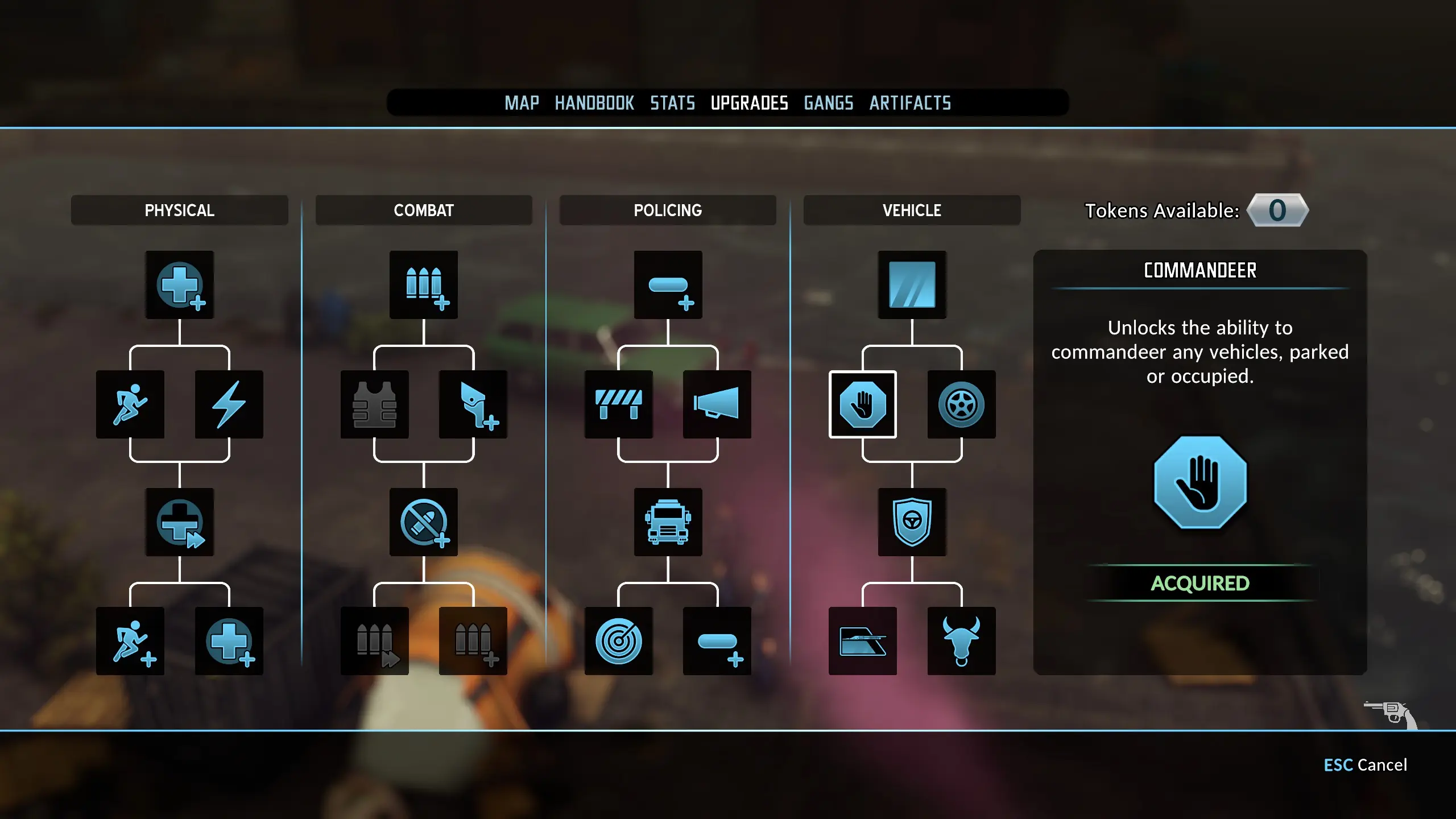This screenshot has width=1456, height=819.
Task: Pick the road barricade upgrade
Action: [x=618, y=404]
